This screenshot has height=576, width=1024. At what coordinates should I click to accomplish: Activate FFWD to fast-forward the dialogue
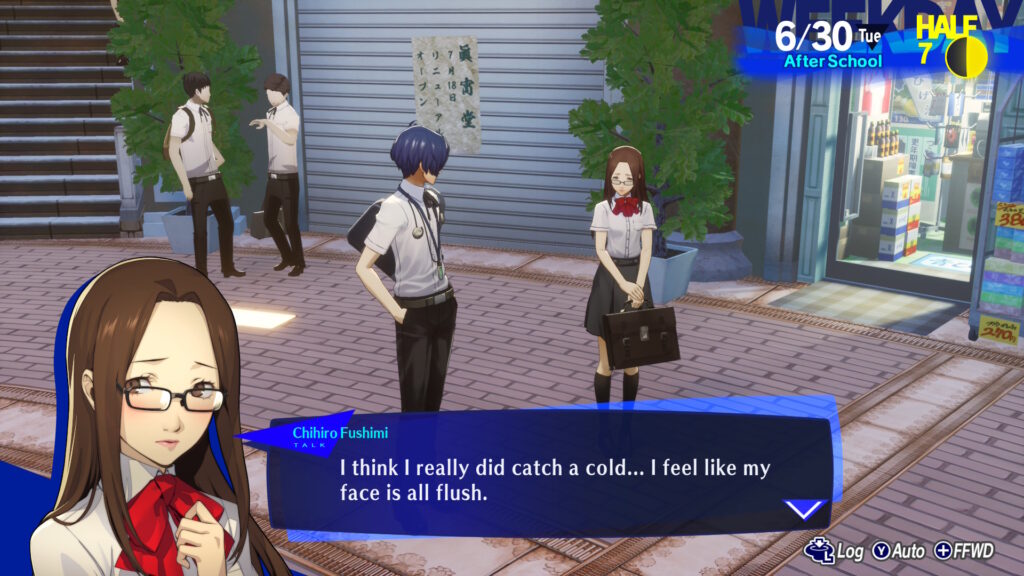pyautogui.click(x=967, y=551)
